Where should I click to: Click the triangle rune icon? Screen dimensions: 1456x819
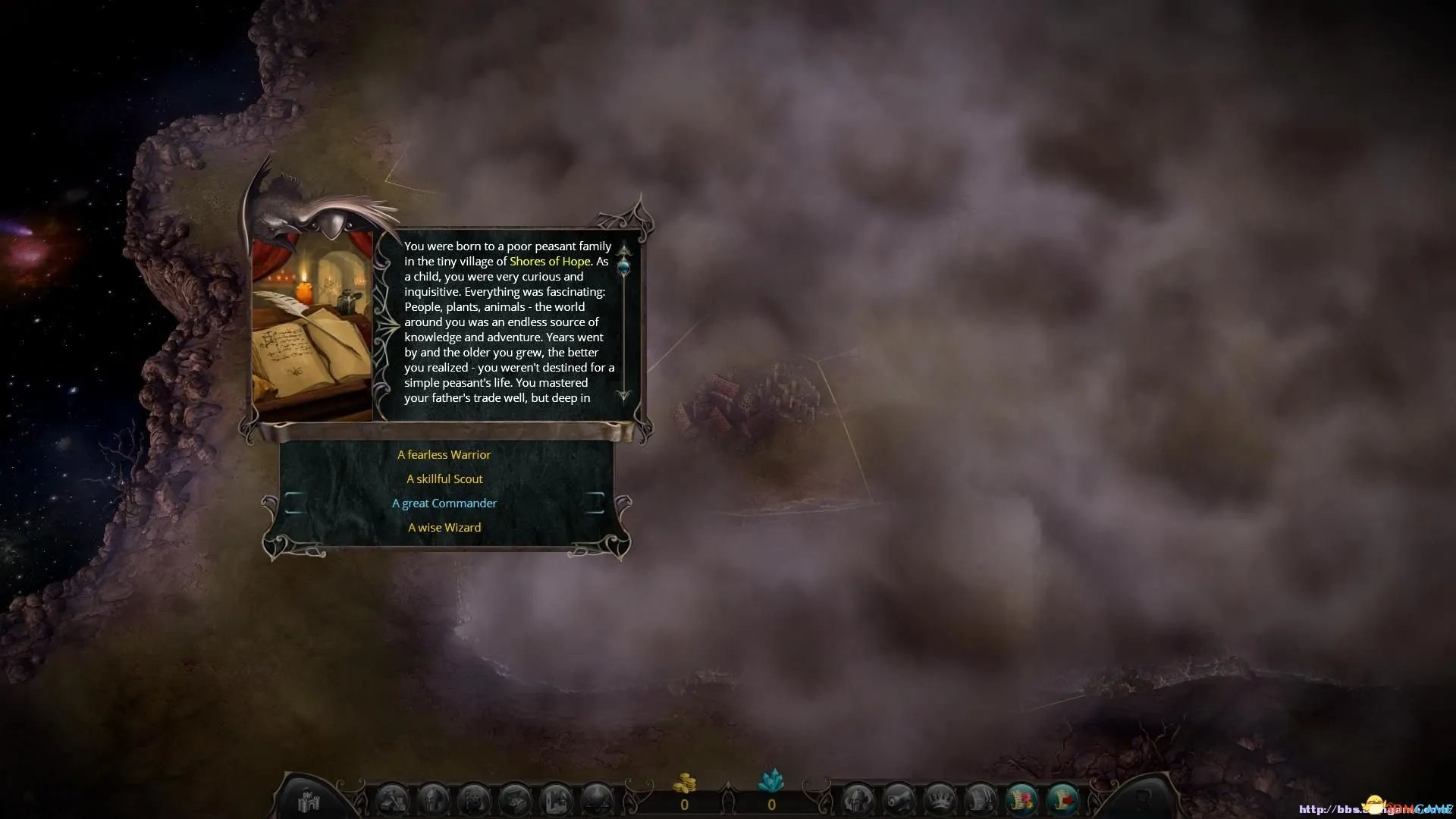coord(596,801)
